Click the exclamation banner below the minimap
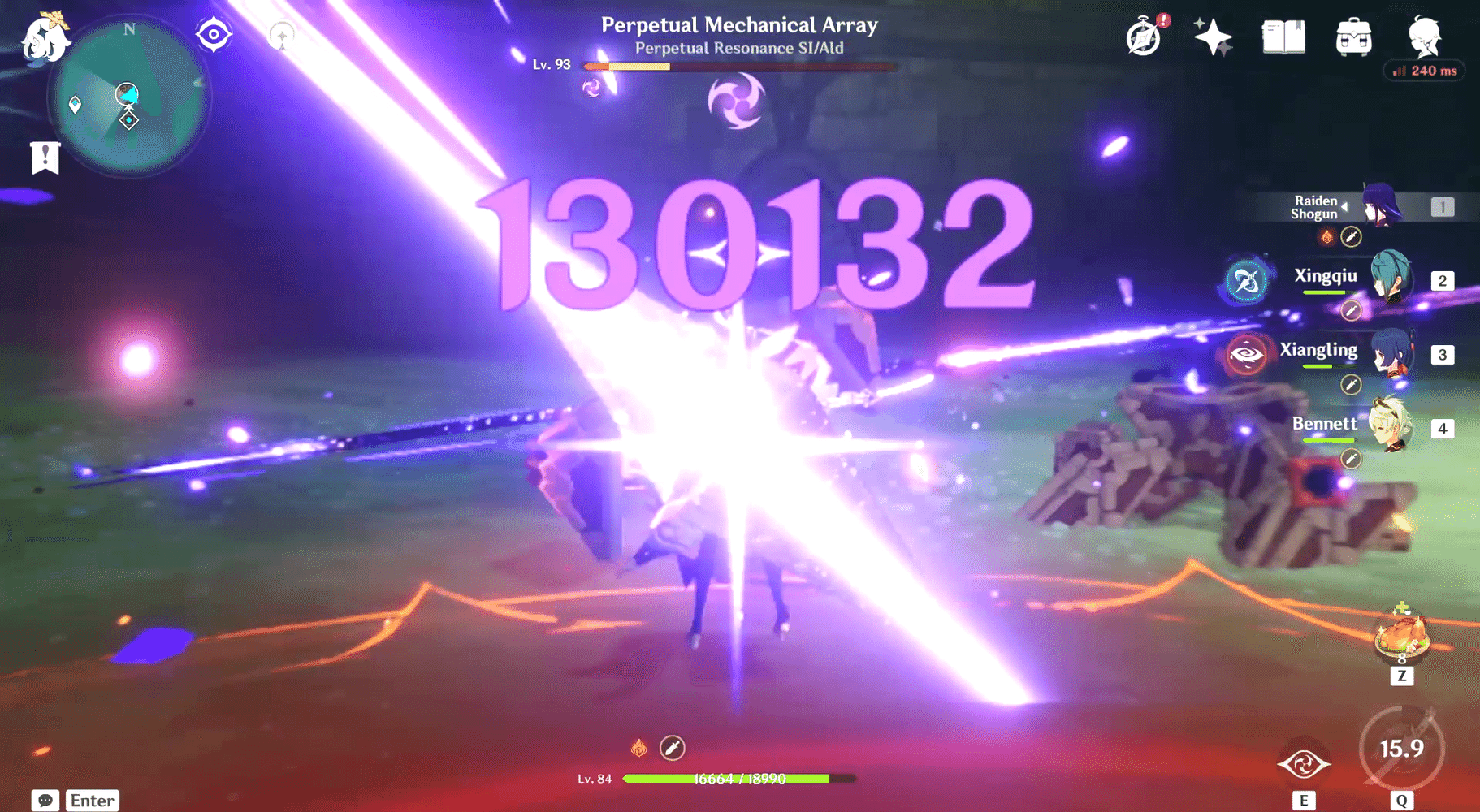This screenshot has height=812, width=1480. (45, 157)
